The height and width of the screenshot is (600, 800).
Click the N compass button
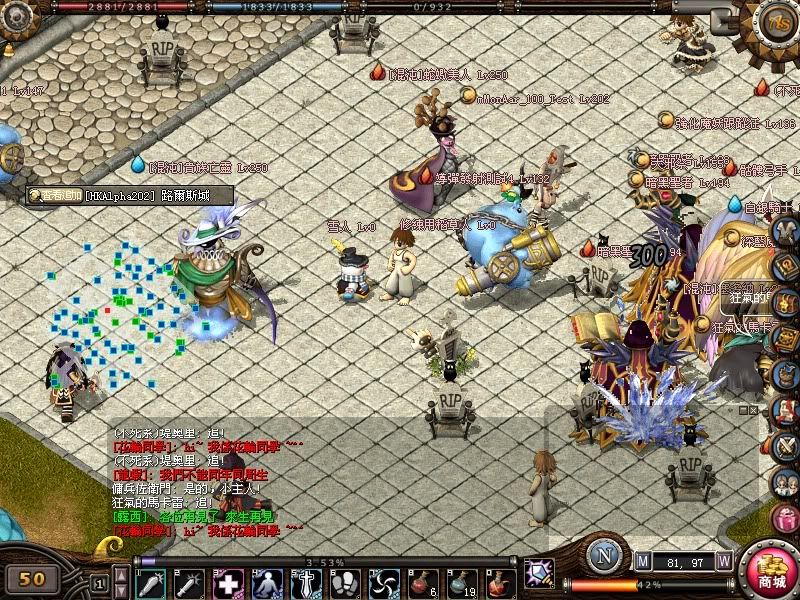coord(603,555)
